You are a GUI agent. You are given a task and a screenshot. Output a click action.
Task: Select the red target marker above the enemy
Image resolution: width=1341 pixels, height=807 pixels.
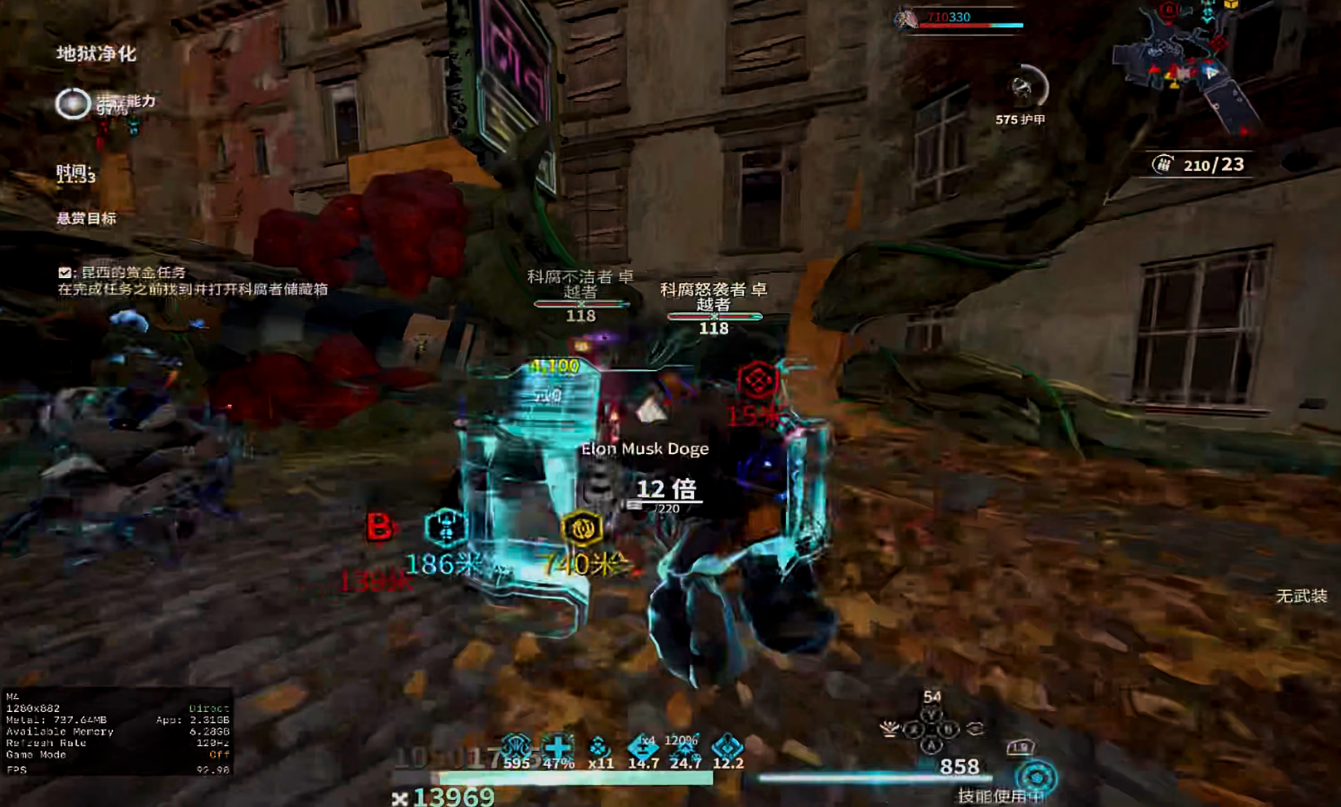(x=758, y=380)
